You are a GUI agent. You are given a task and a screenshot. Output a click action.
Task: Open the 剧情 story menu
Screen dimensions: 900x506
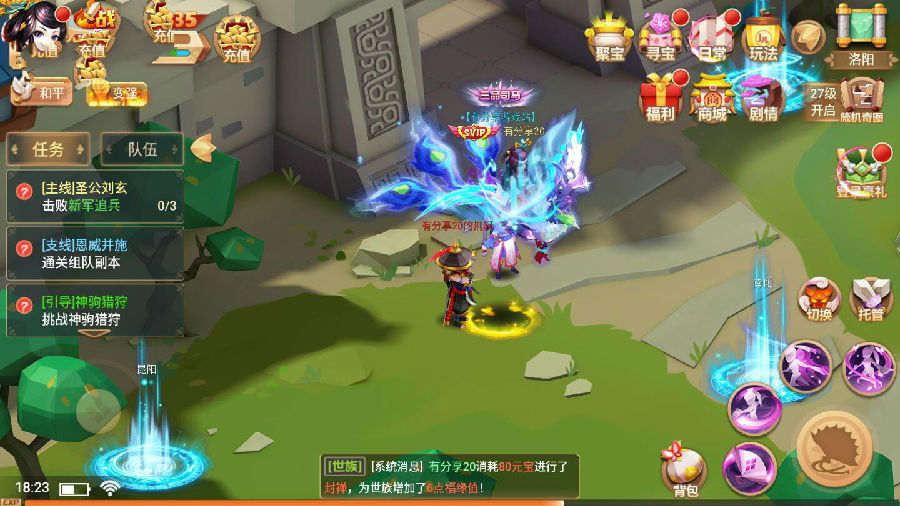[x=763, y=98]
